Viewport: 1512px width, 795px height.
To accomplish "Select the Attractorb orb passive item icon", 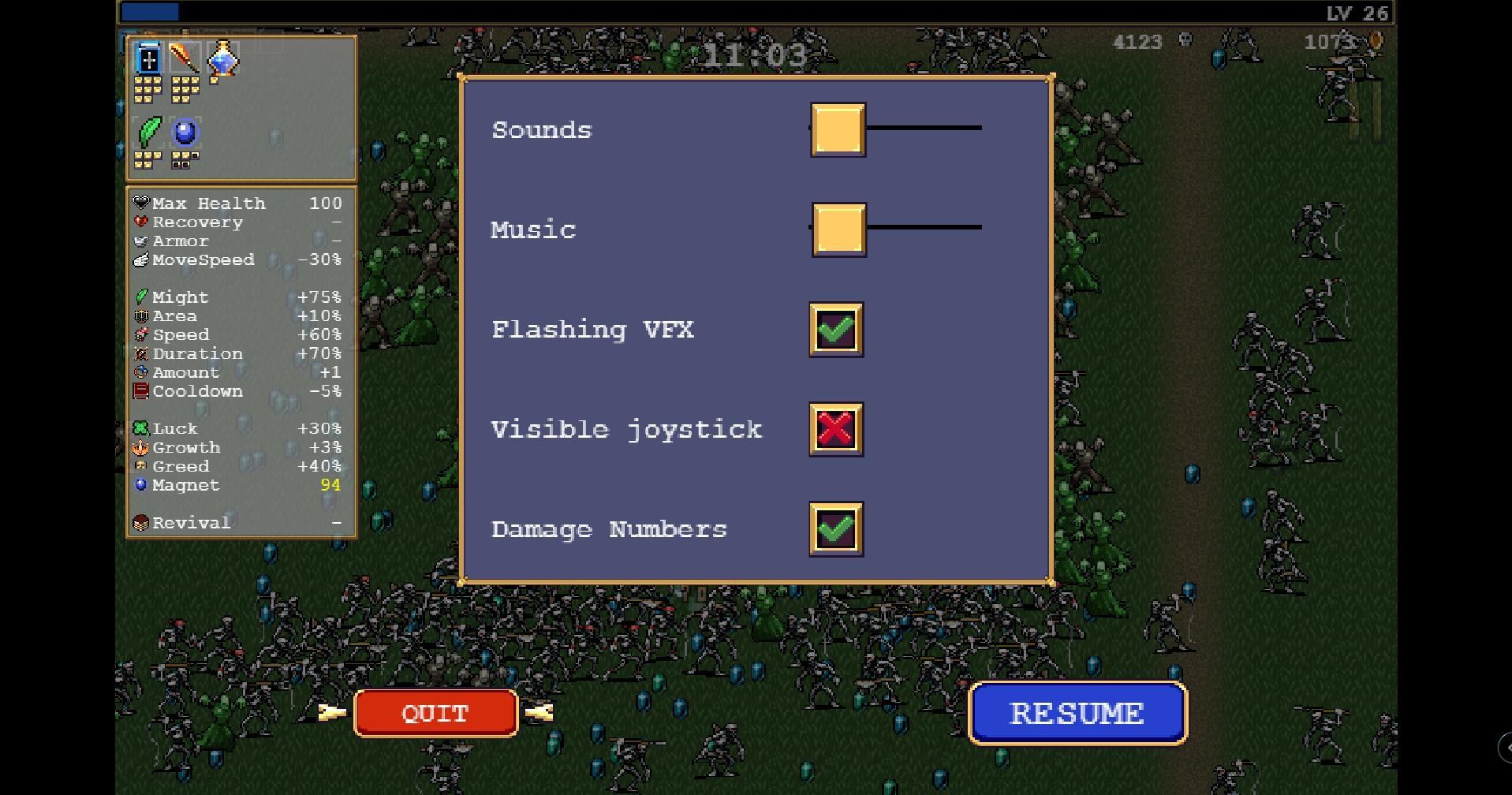I will [x=185, y=132].
